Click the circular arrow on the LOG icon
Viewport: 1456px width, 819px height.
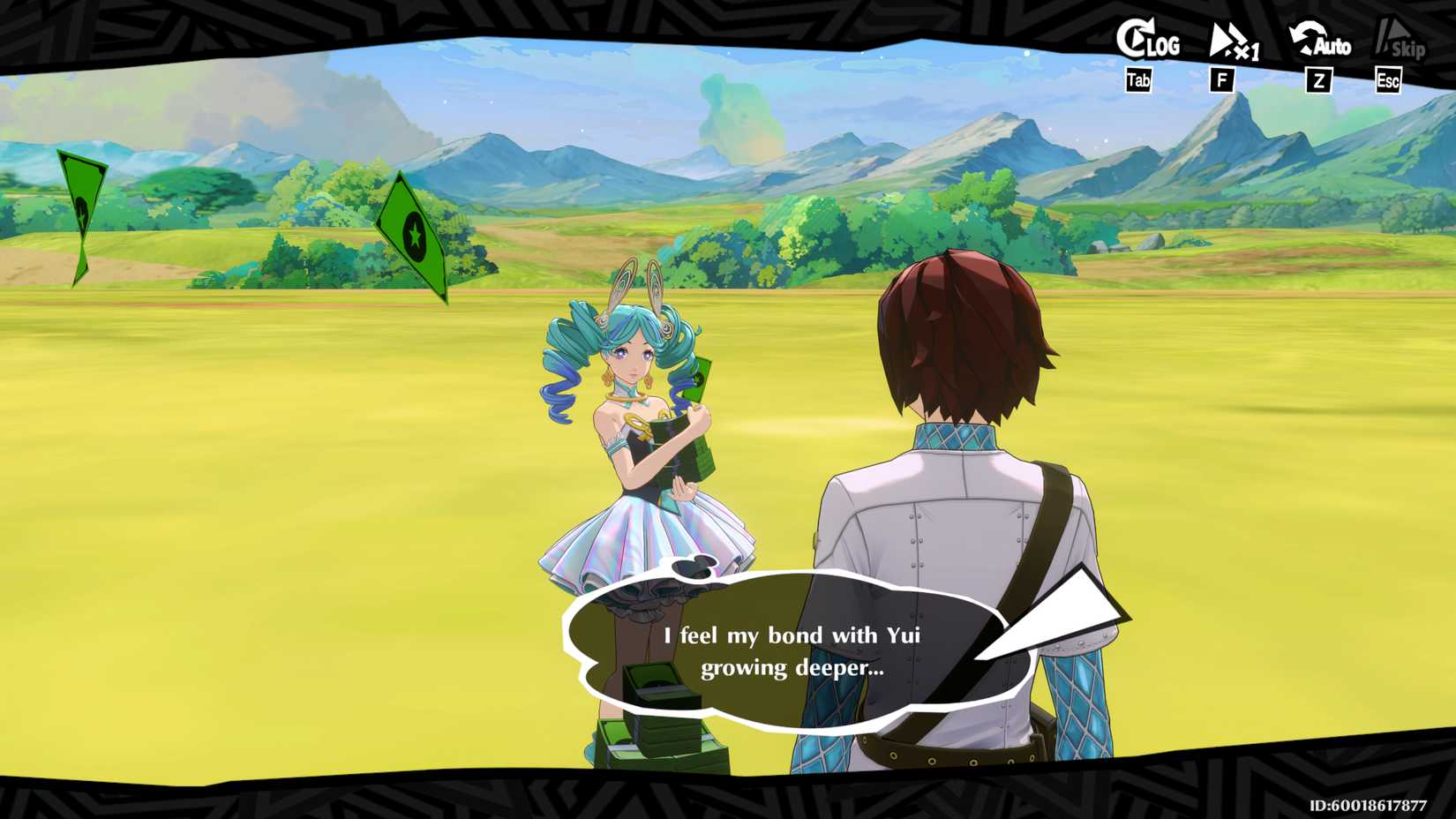tap(1132, 37)
